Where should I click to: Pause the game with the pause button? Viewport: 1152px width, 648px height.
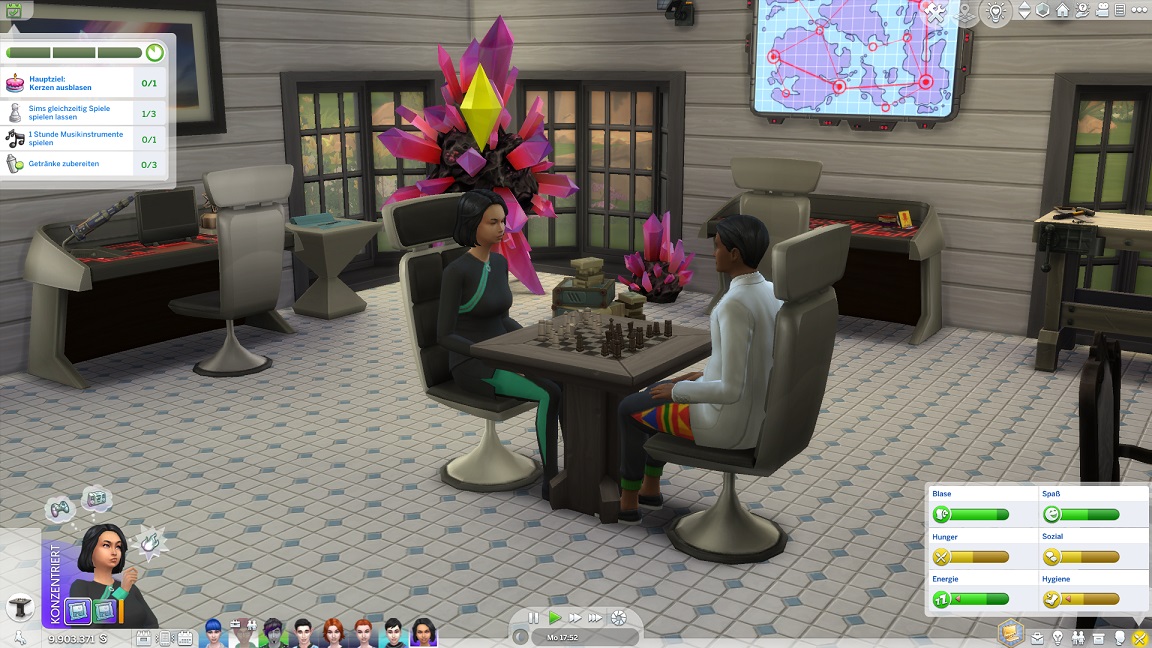click(534, 618)
